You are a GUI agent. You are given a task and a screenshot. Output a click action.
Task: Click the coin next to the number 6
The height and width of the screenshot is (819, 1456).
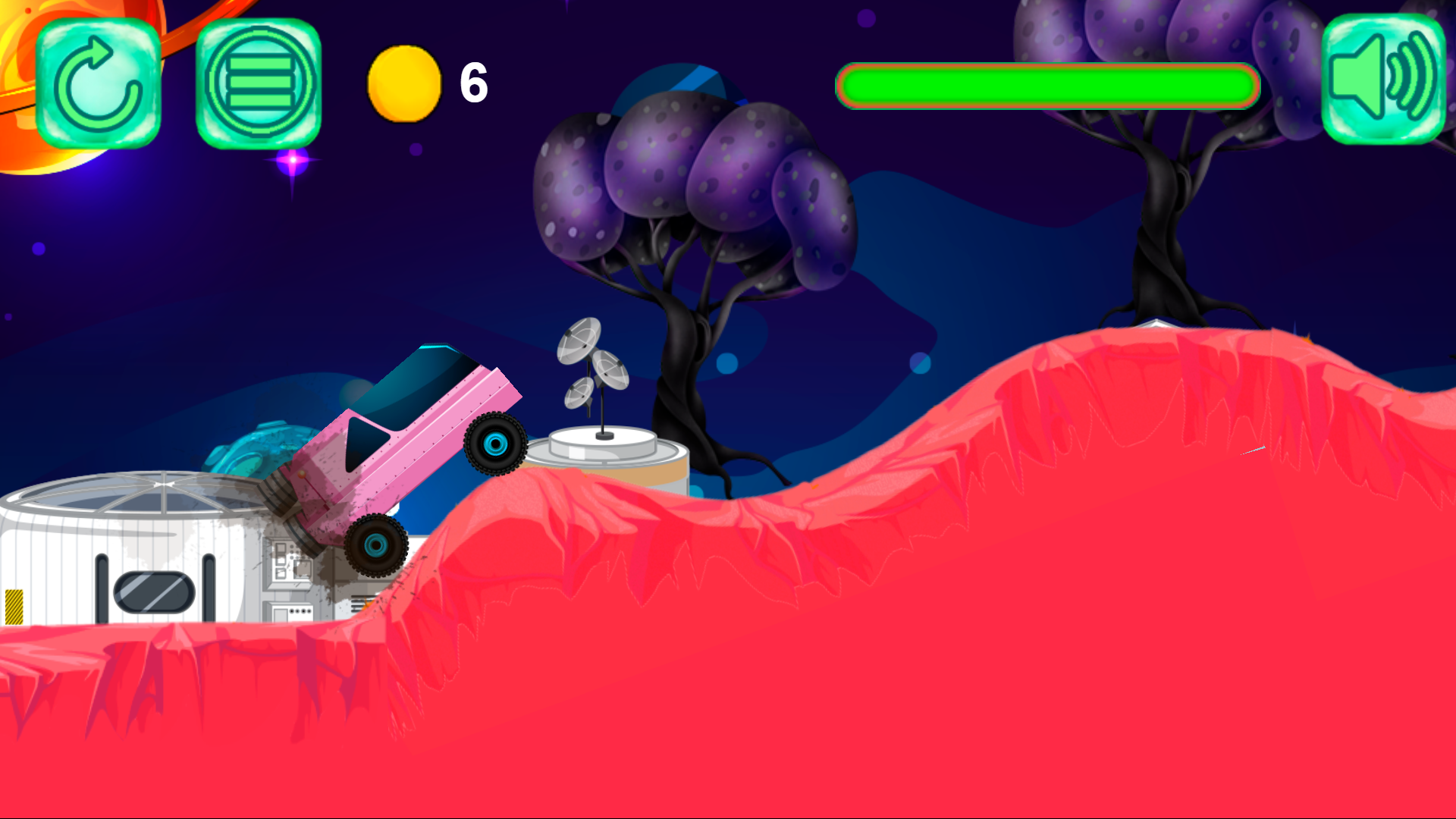[405, 85]
